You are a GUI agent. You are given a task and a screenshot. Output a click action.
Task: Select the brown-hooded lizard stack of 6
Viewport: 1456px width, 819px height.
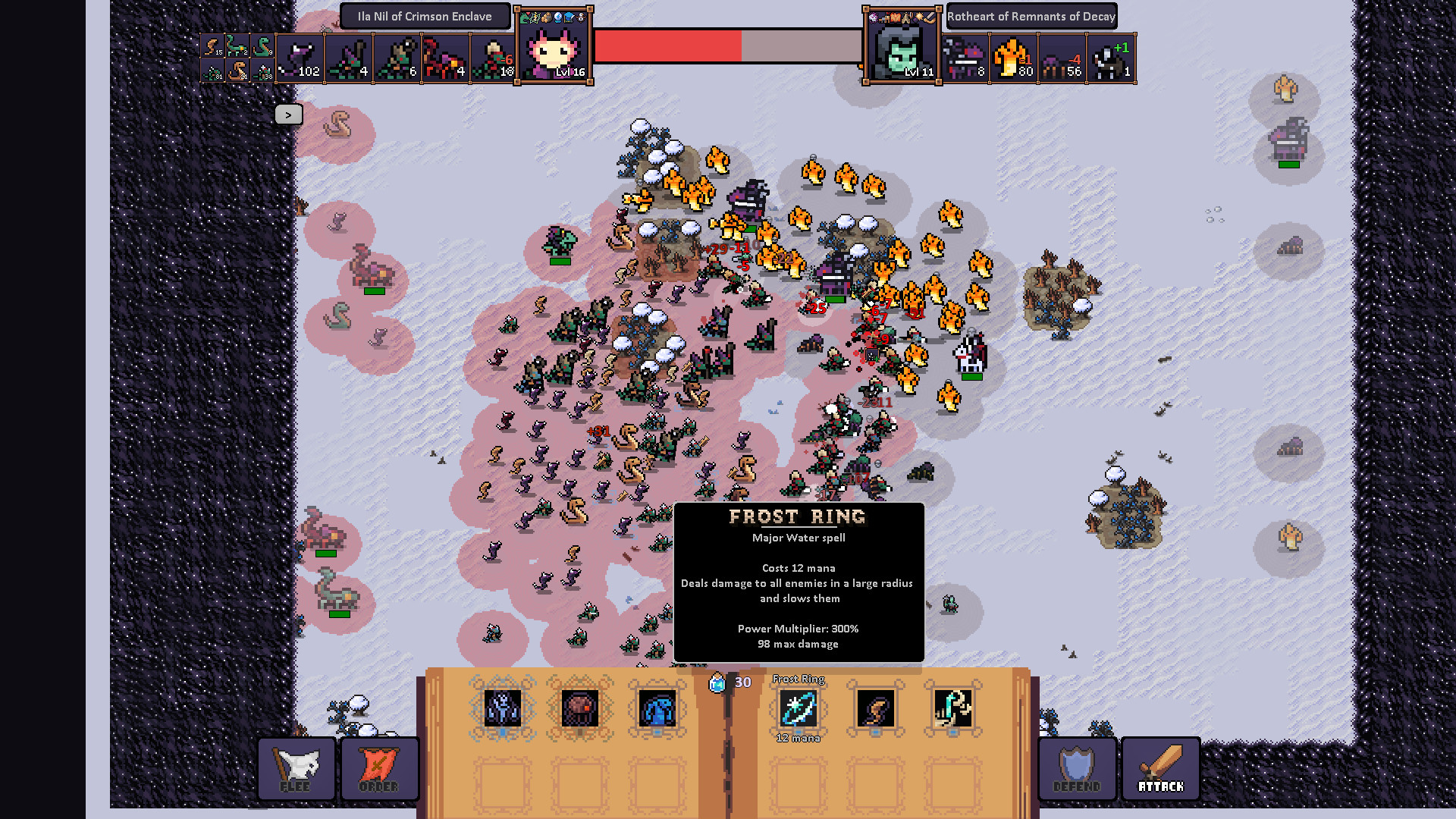tap(397, 58)
